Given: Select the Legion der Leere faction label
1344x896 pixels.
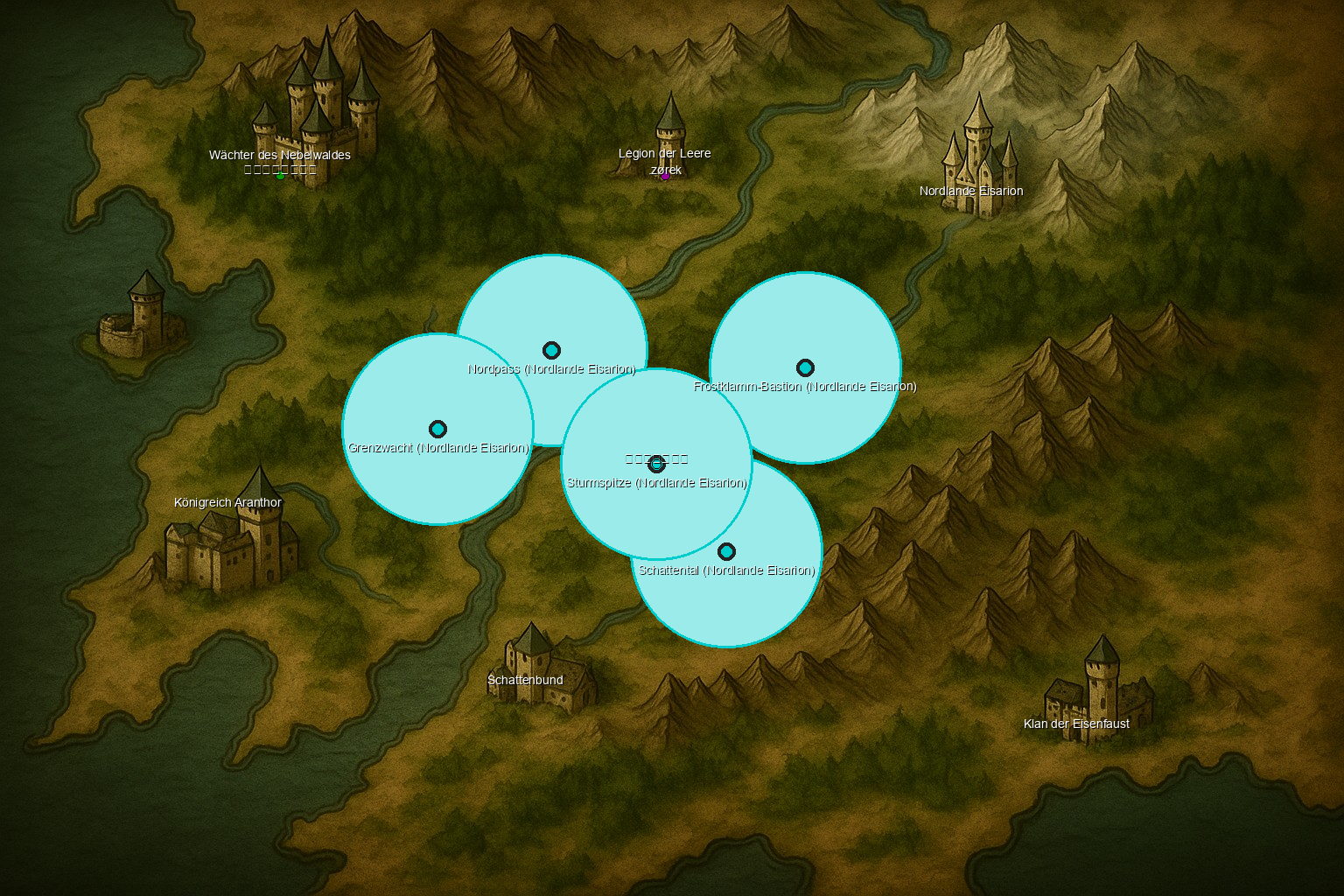Looking at the screenshot, I should (665, 153).
